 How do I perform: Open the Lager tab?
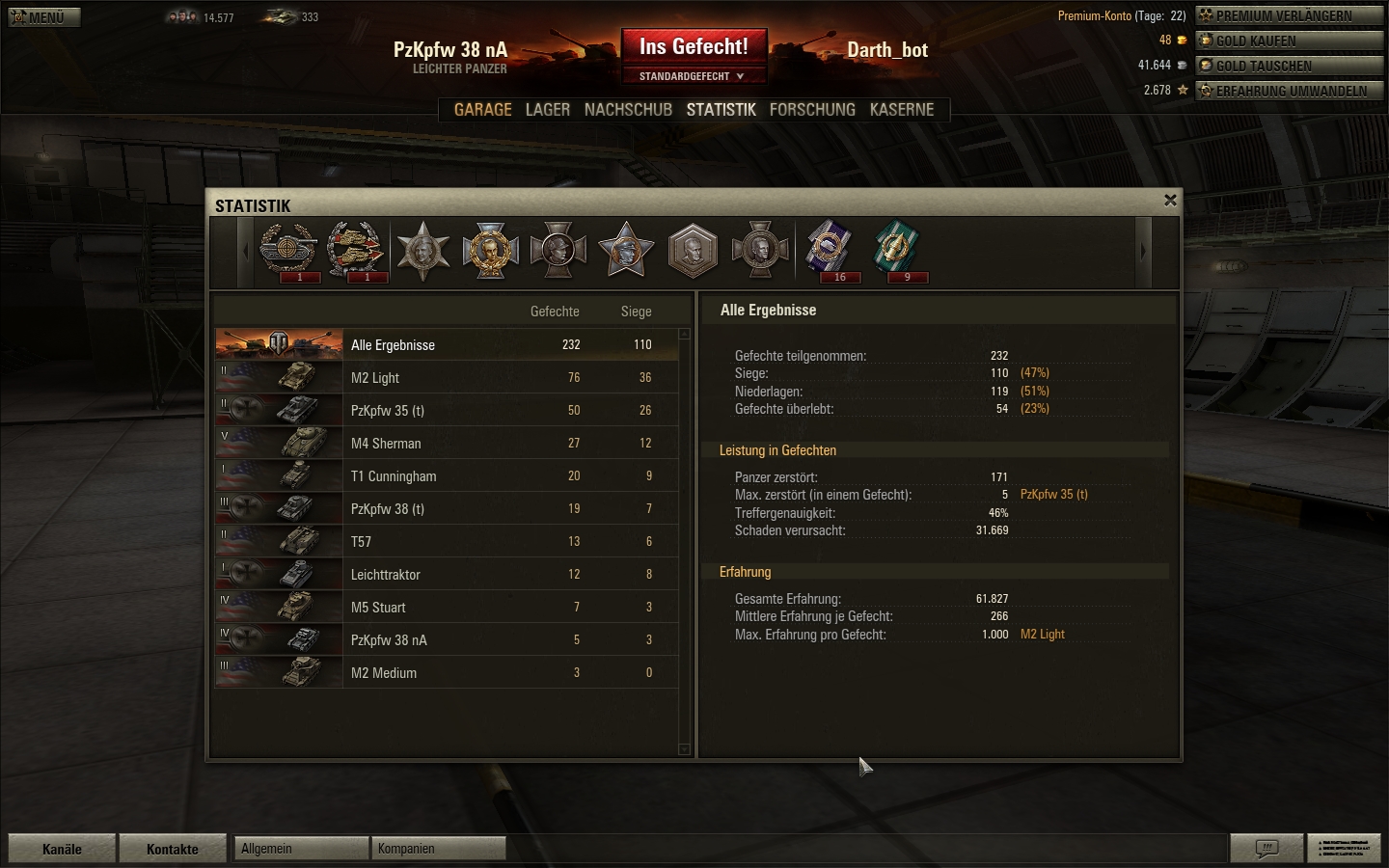pos(547,110)
